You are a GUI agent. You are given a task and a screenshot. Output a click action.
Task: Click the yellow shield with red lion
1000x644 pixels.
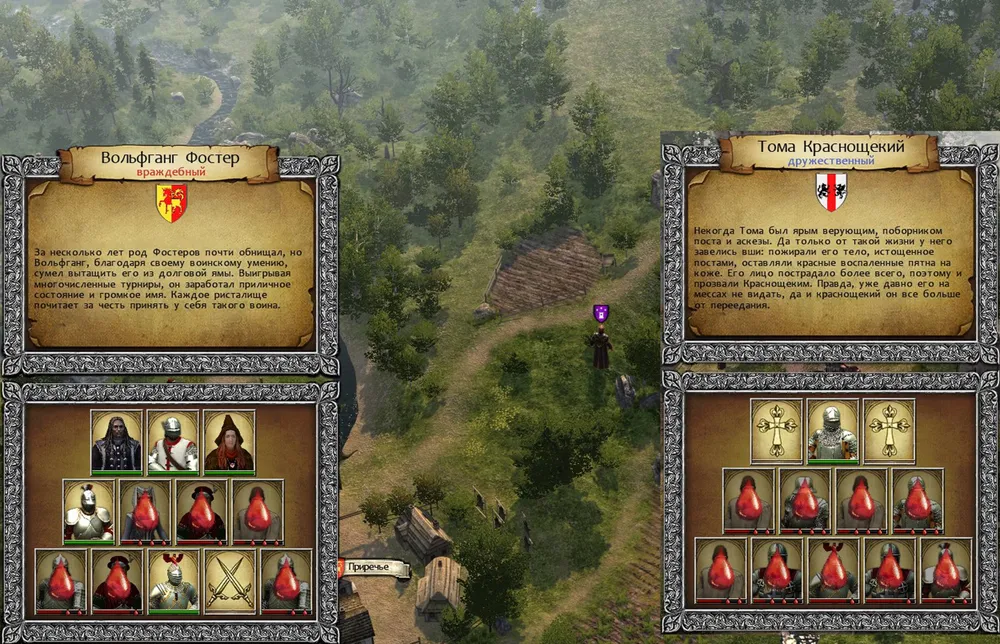tap(171, 203)
